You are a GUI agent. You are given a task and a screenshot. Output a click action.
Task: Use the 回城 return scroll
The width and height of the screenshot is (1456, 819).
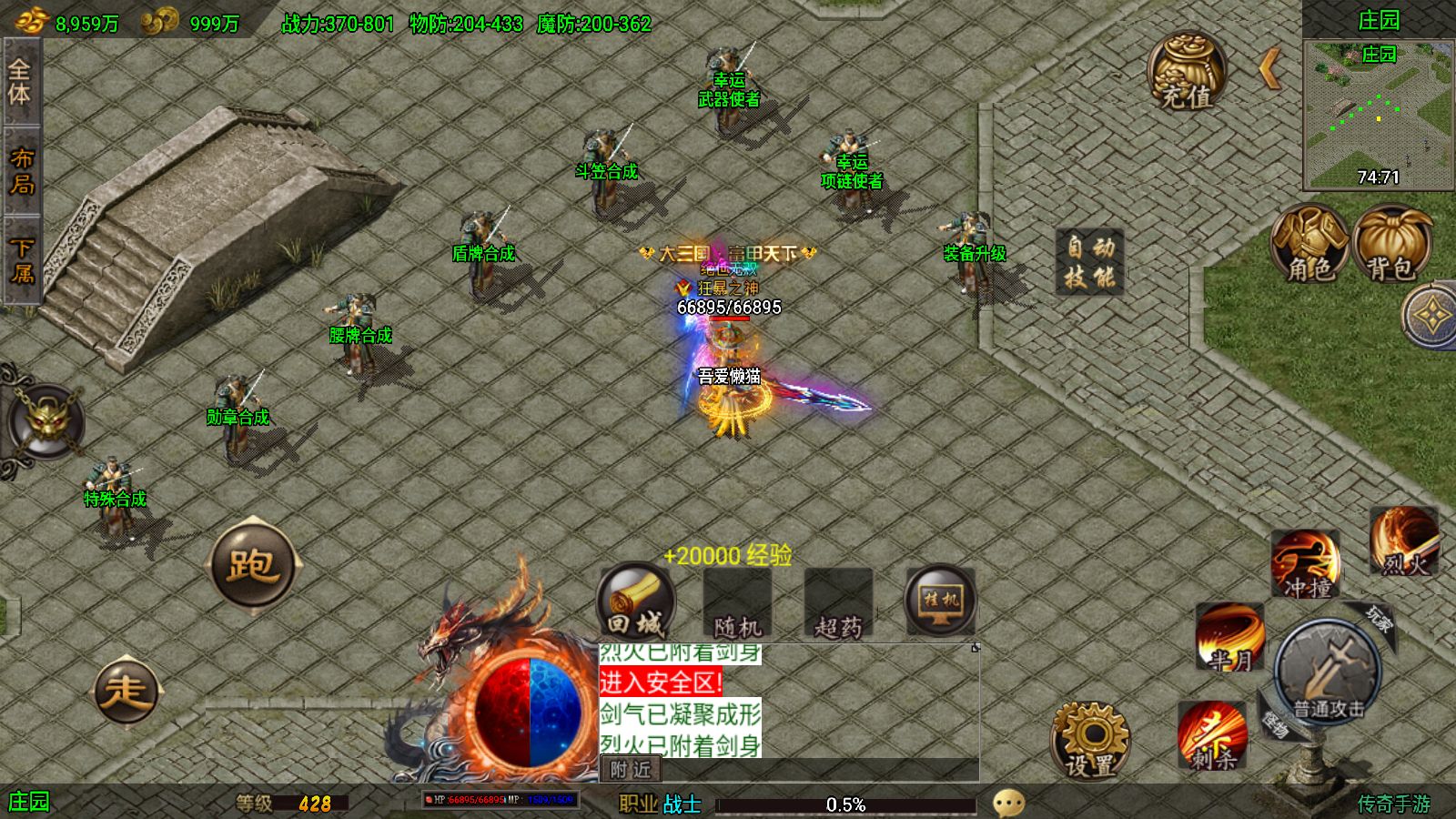coord(636,602)
